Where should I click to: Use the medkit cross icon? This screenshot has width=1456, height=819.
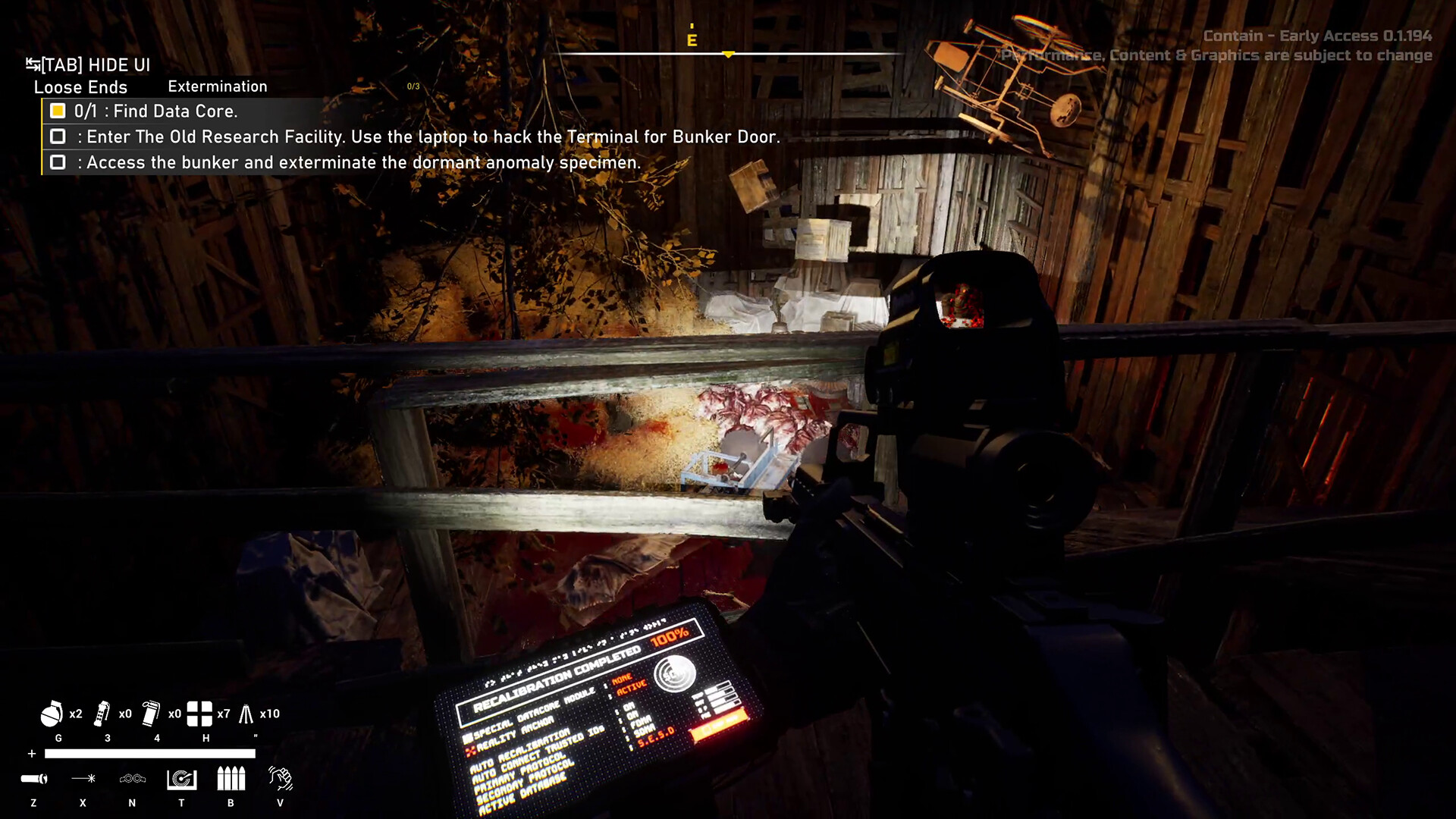[x=199, y=714]
